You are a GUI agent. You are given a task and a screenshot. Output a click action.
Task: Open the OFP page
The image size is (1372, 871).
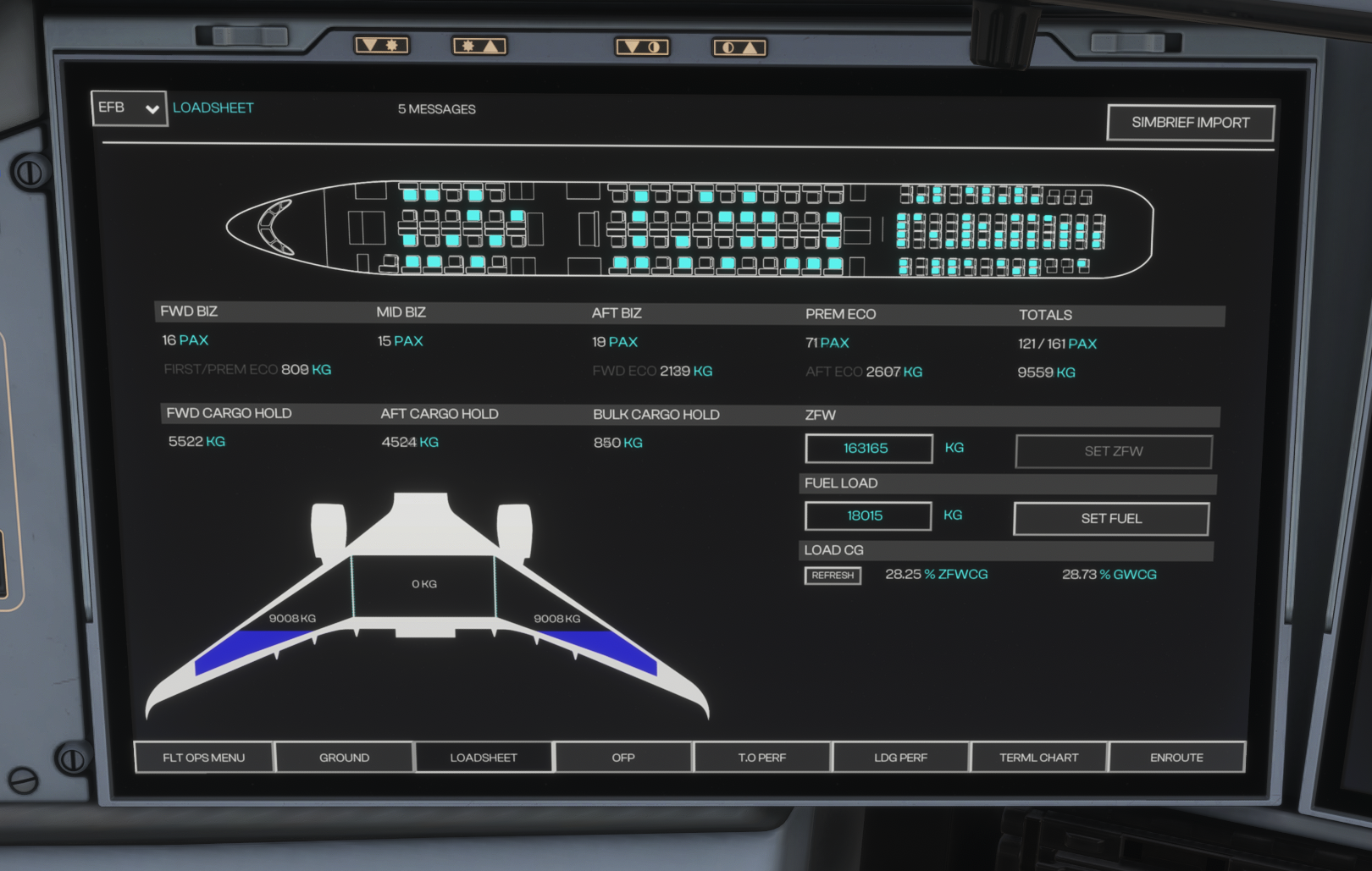point(623,758)
